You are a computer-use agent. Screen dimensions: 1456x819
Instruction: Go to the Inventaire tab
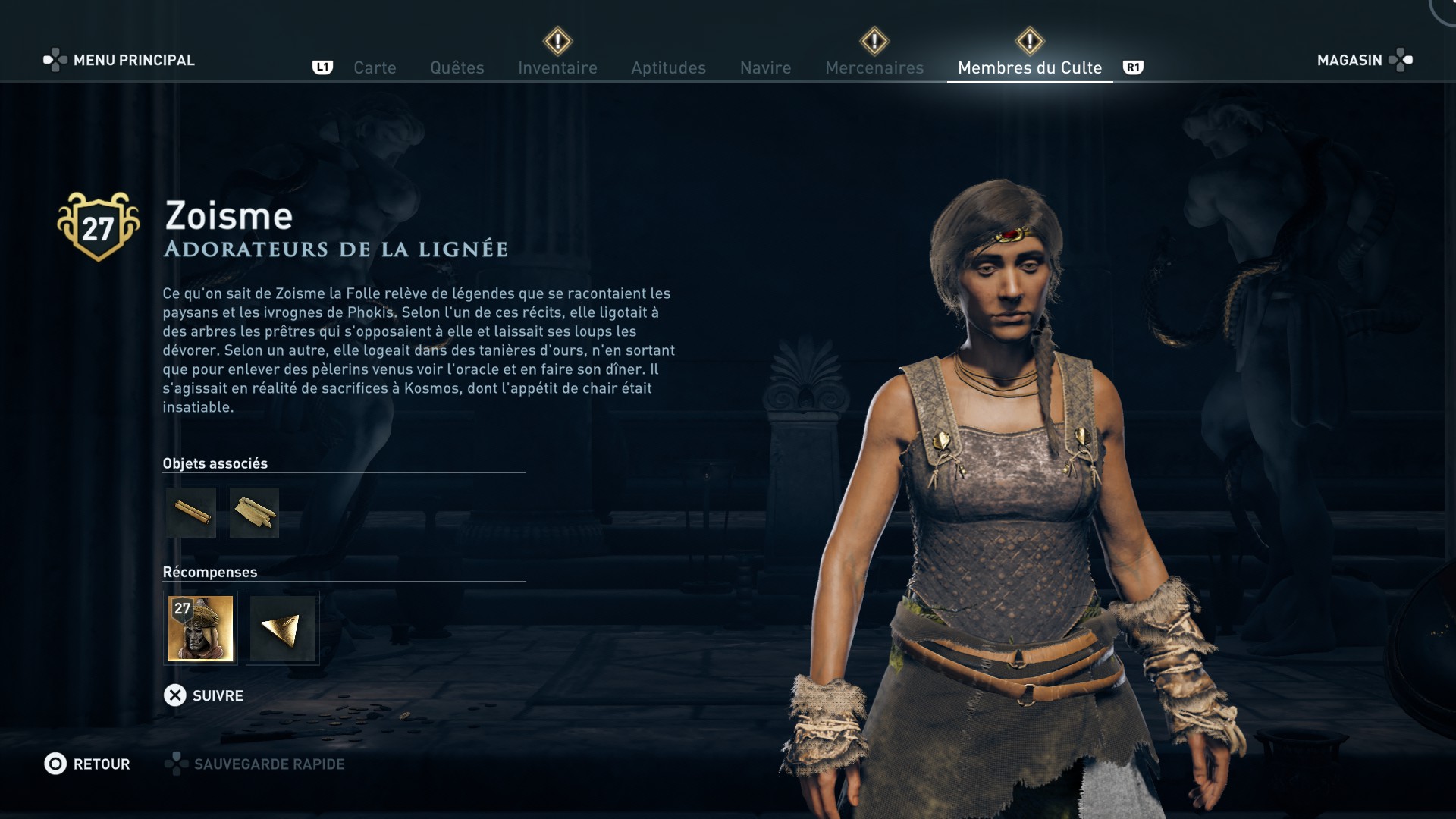[x=557, y=67]
